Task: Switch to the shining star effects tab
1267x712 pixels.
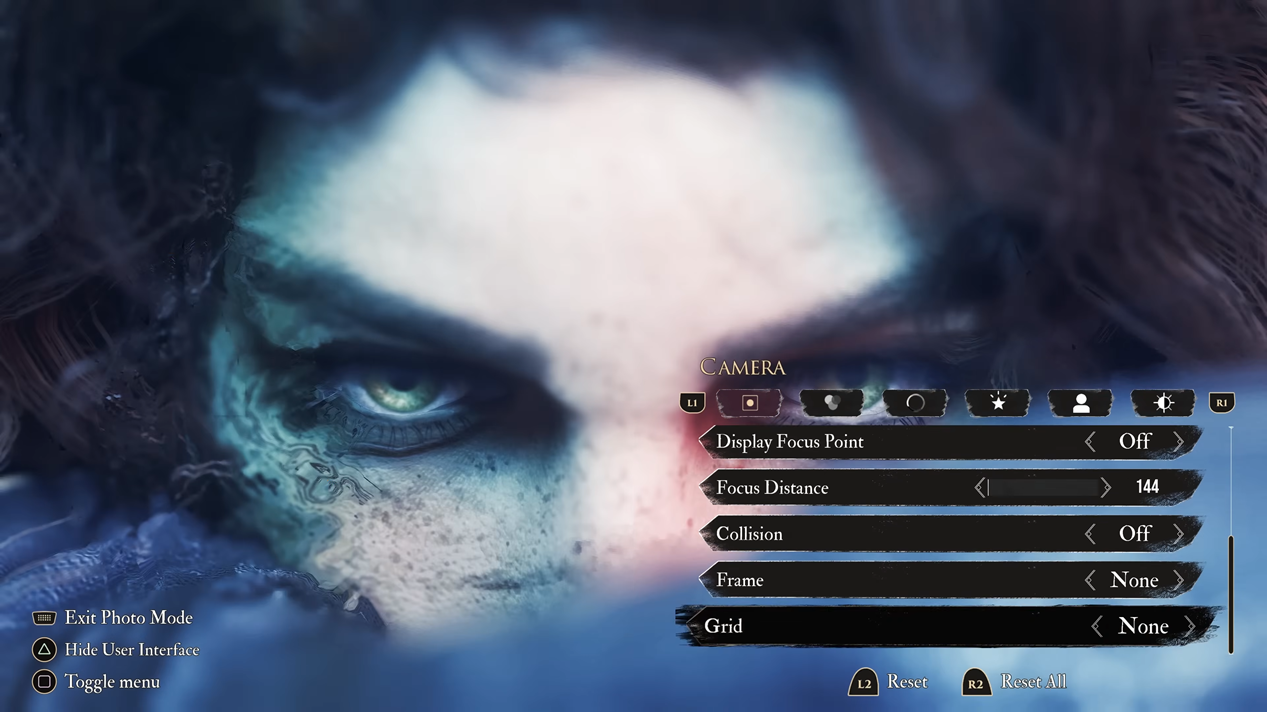Action: pos(997,403)
